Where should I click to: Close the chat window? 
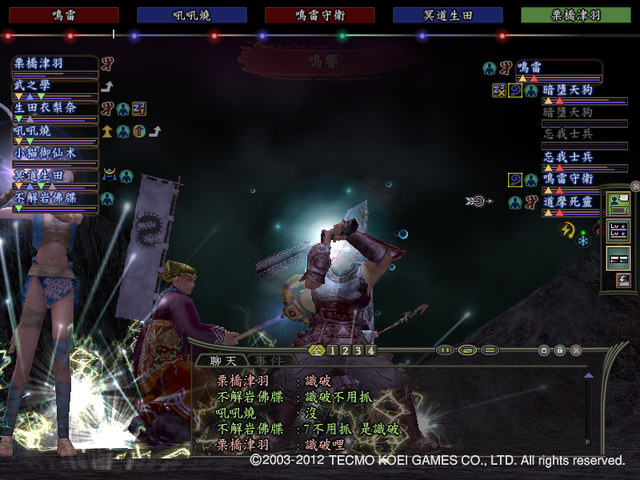click(x=577, y=350)
